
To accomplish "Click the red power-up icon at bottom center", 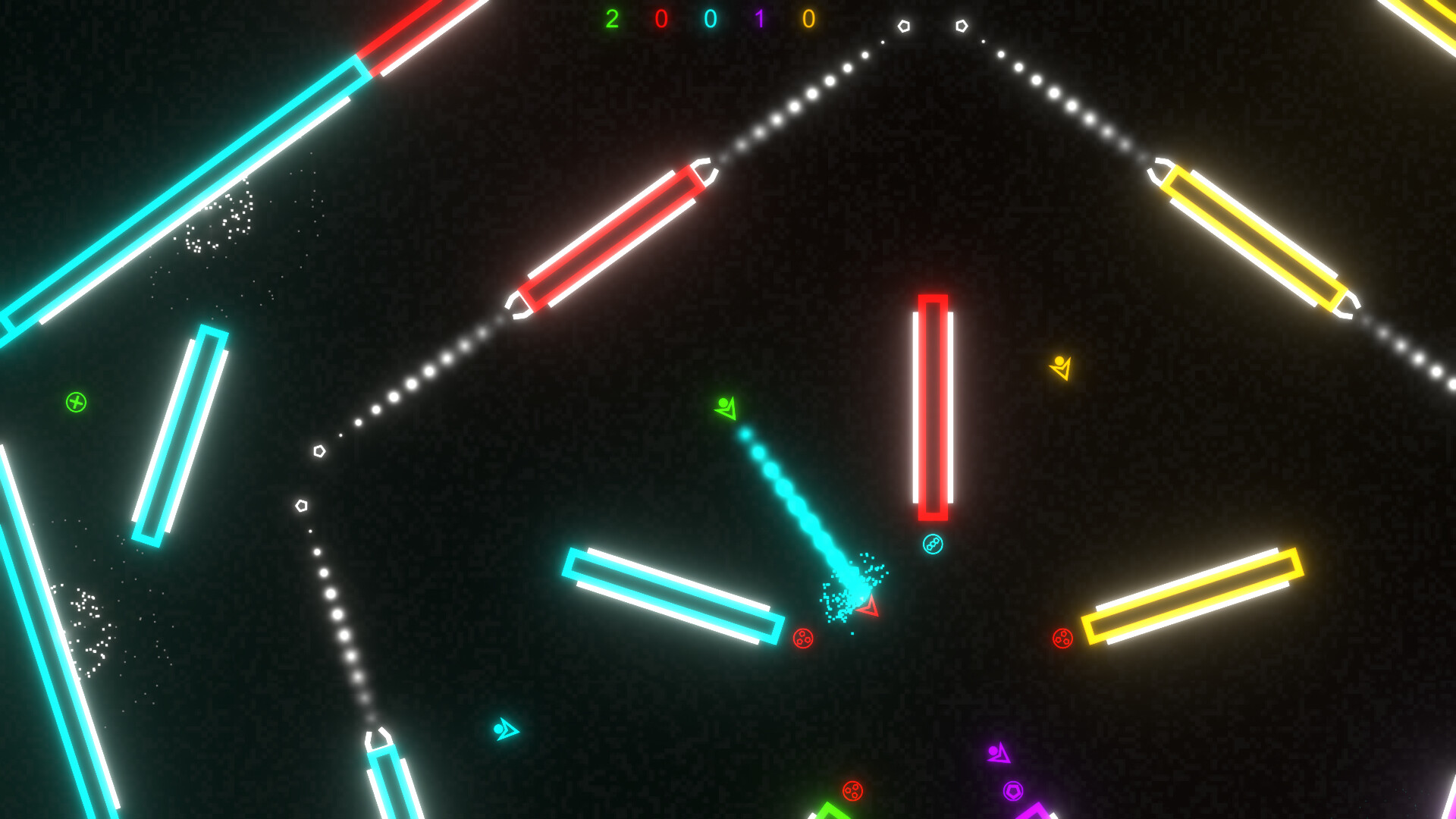I will point(851,790).
